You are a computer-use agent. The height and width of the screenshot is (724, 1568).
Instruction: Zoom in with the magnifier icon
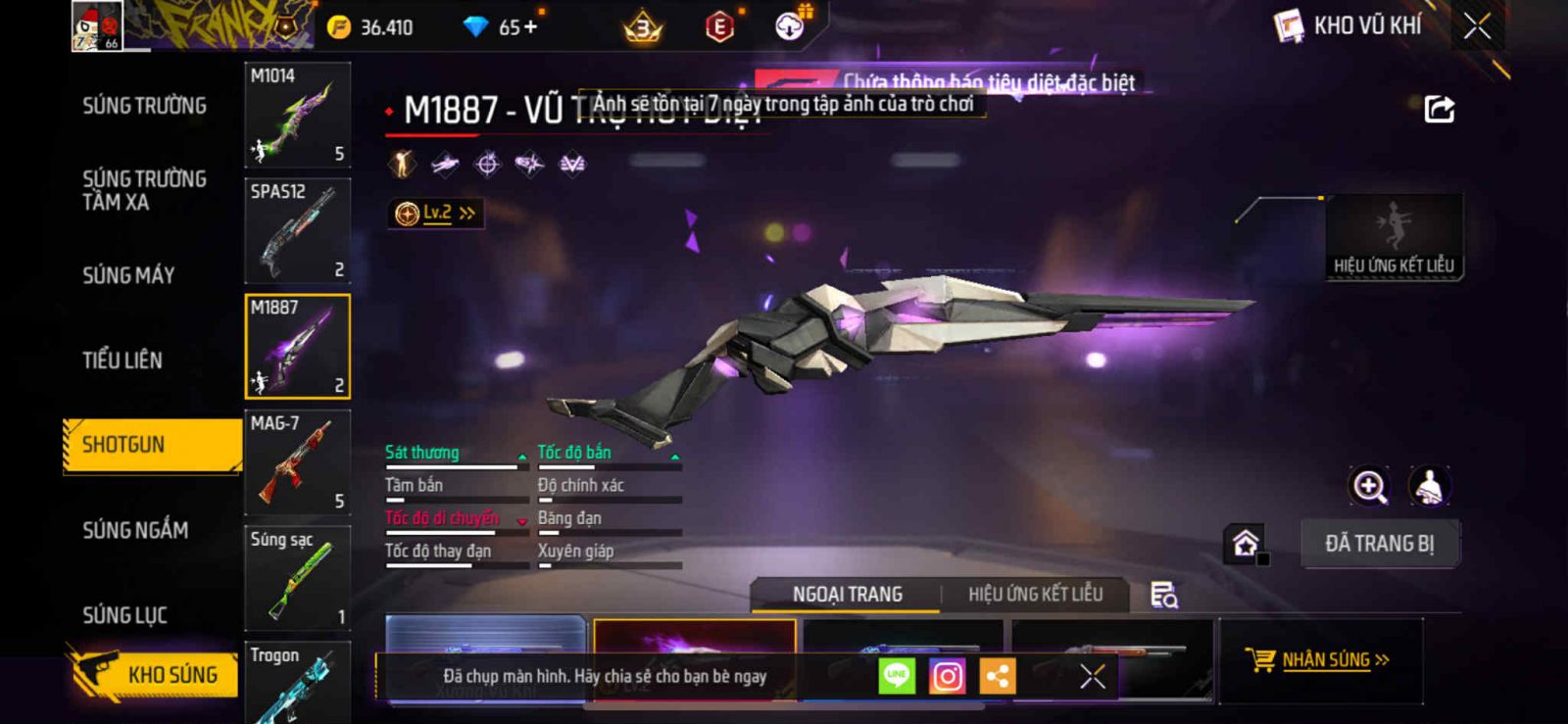coord(1369,486)
